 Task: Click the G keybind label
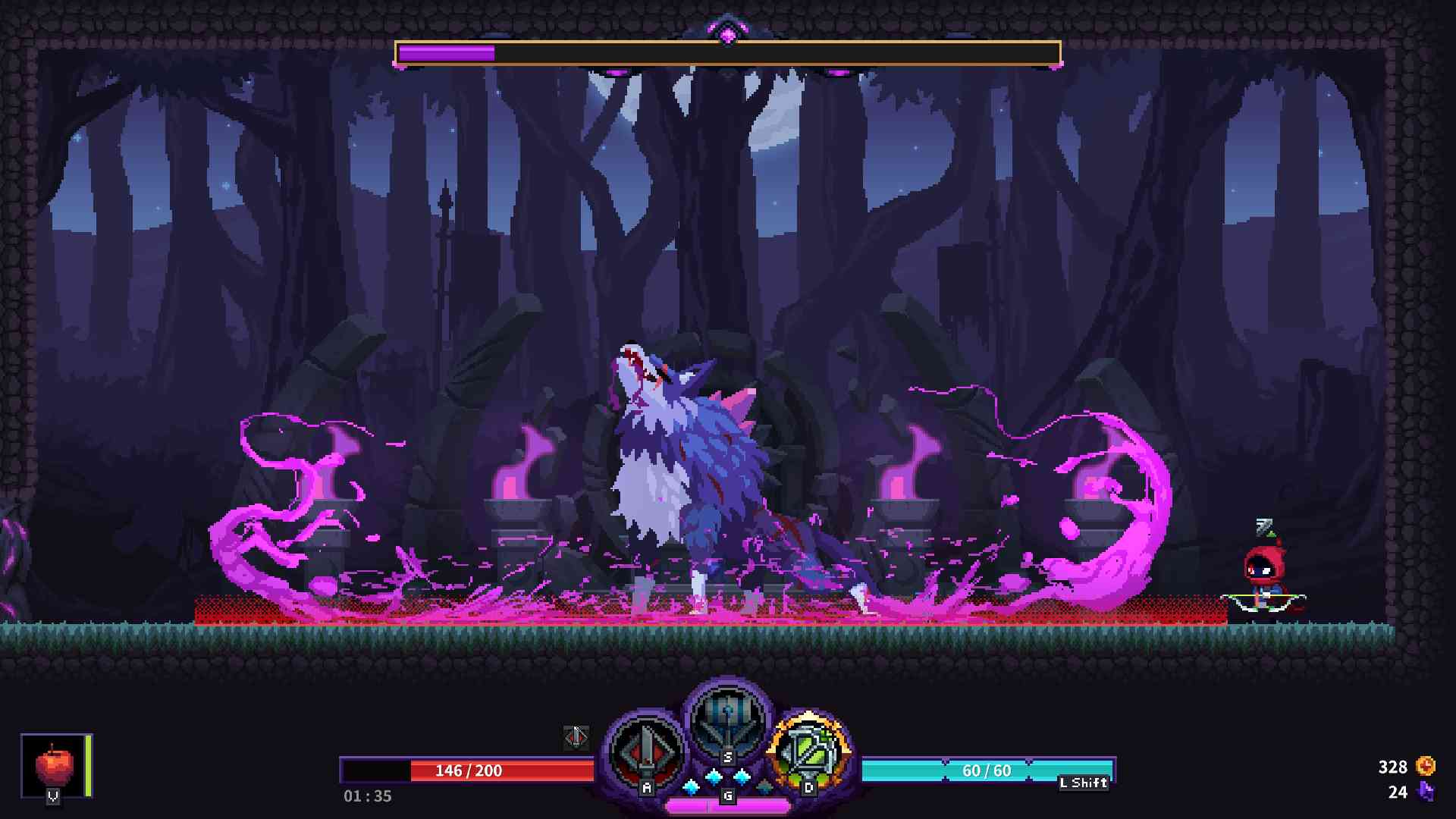[728, 795]
